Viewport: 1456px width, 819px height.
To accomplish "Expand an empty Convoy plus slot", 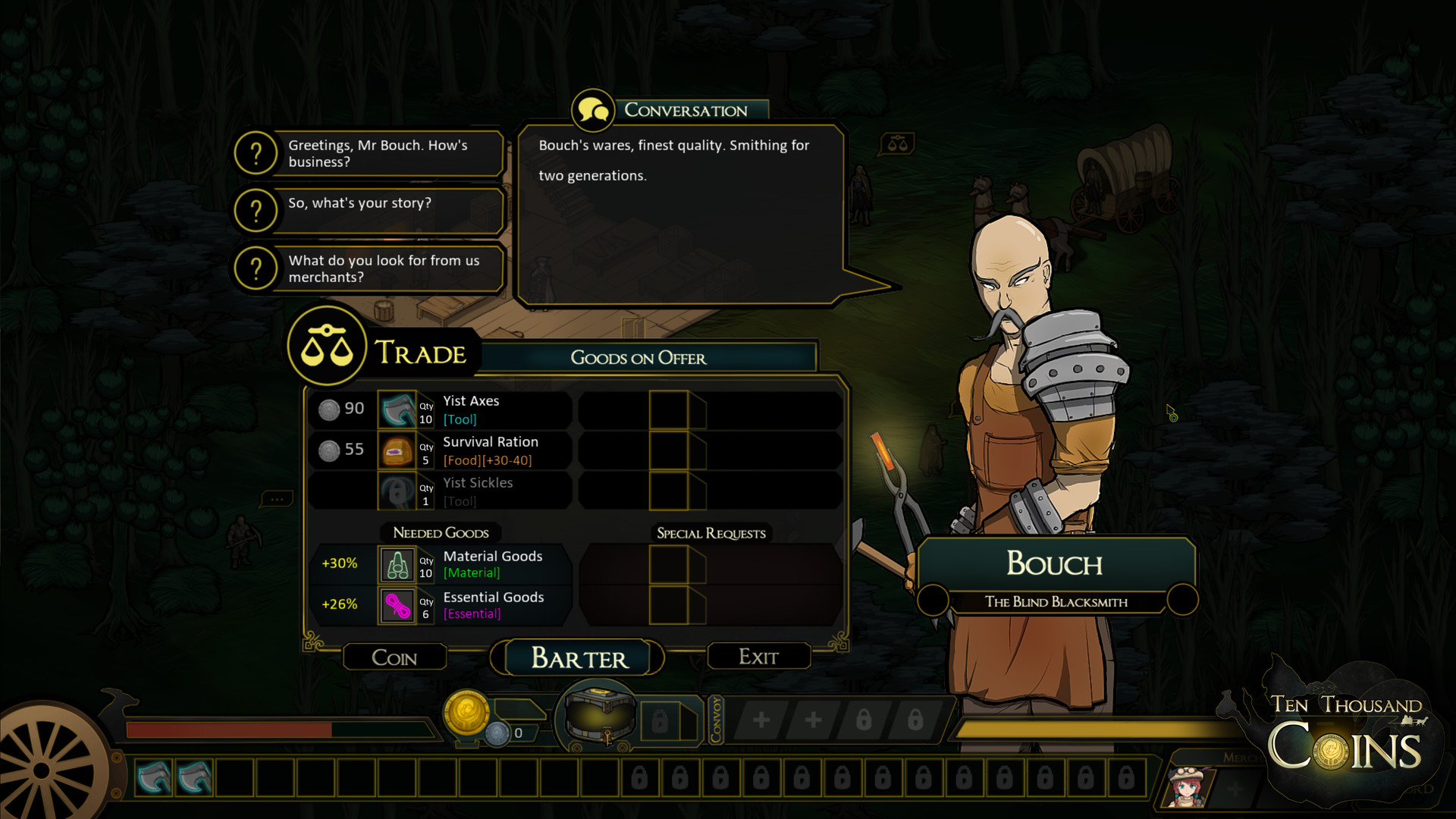I will (x=761, y=719).
